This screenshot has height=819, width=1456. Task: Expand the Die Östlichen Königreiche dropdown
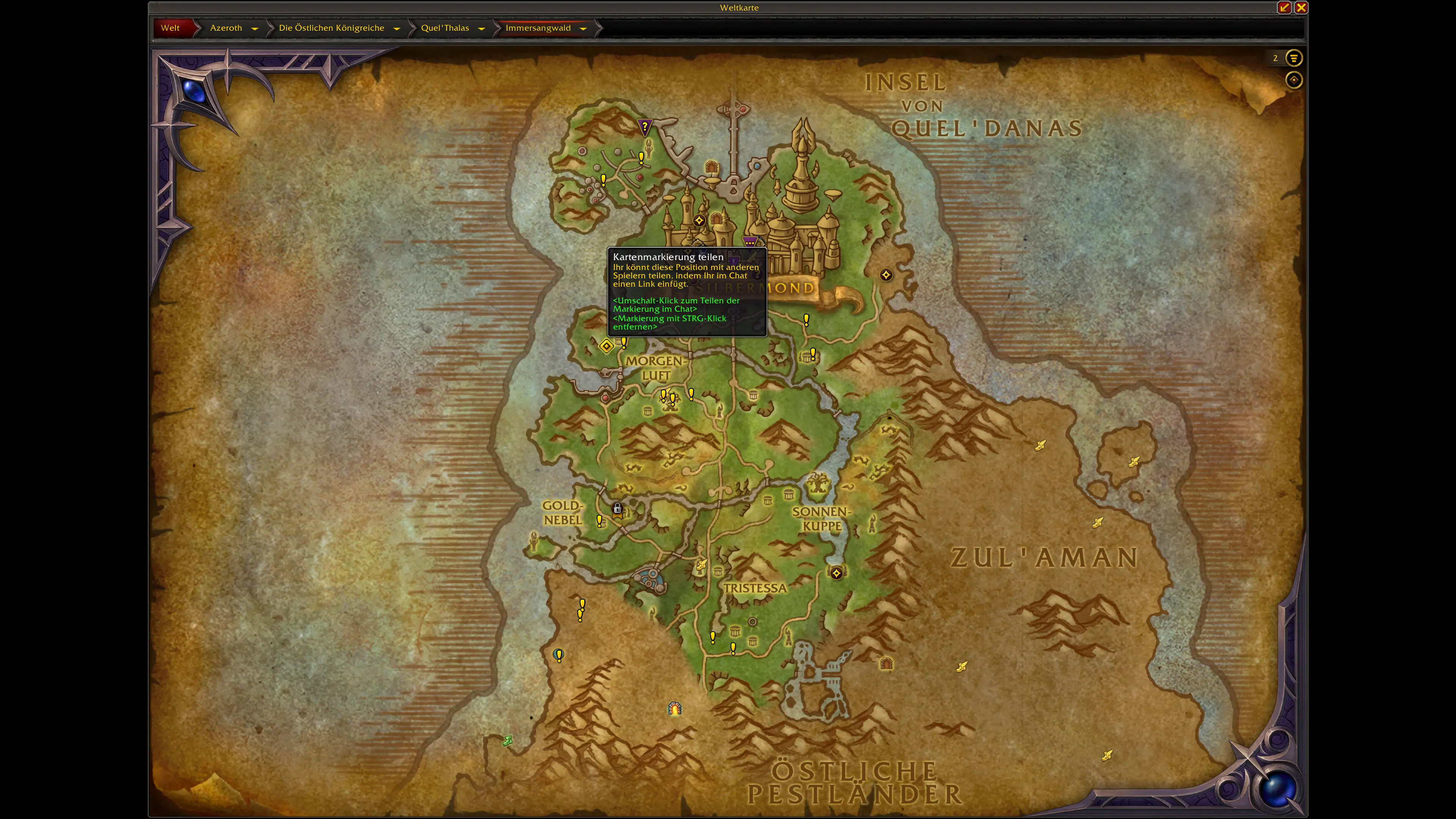tap(397, 28)
